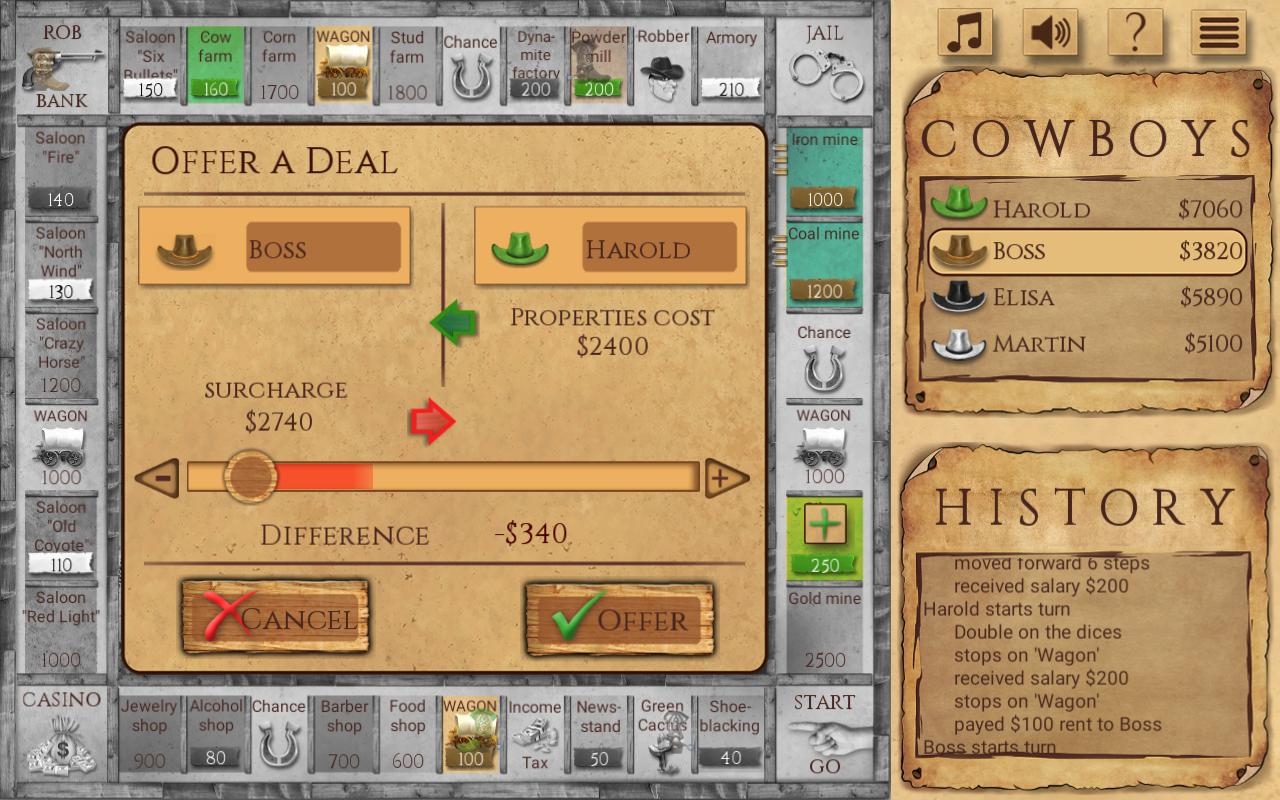
Task: Select Boss in the Cowboys player list
Action: pyautogui.click(x=1087, y=252)
